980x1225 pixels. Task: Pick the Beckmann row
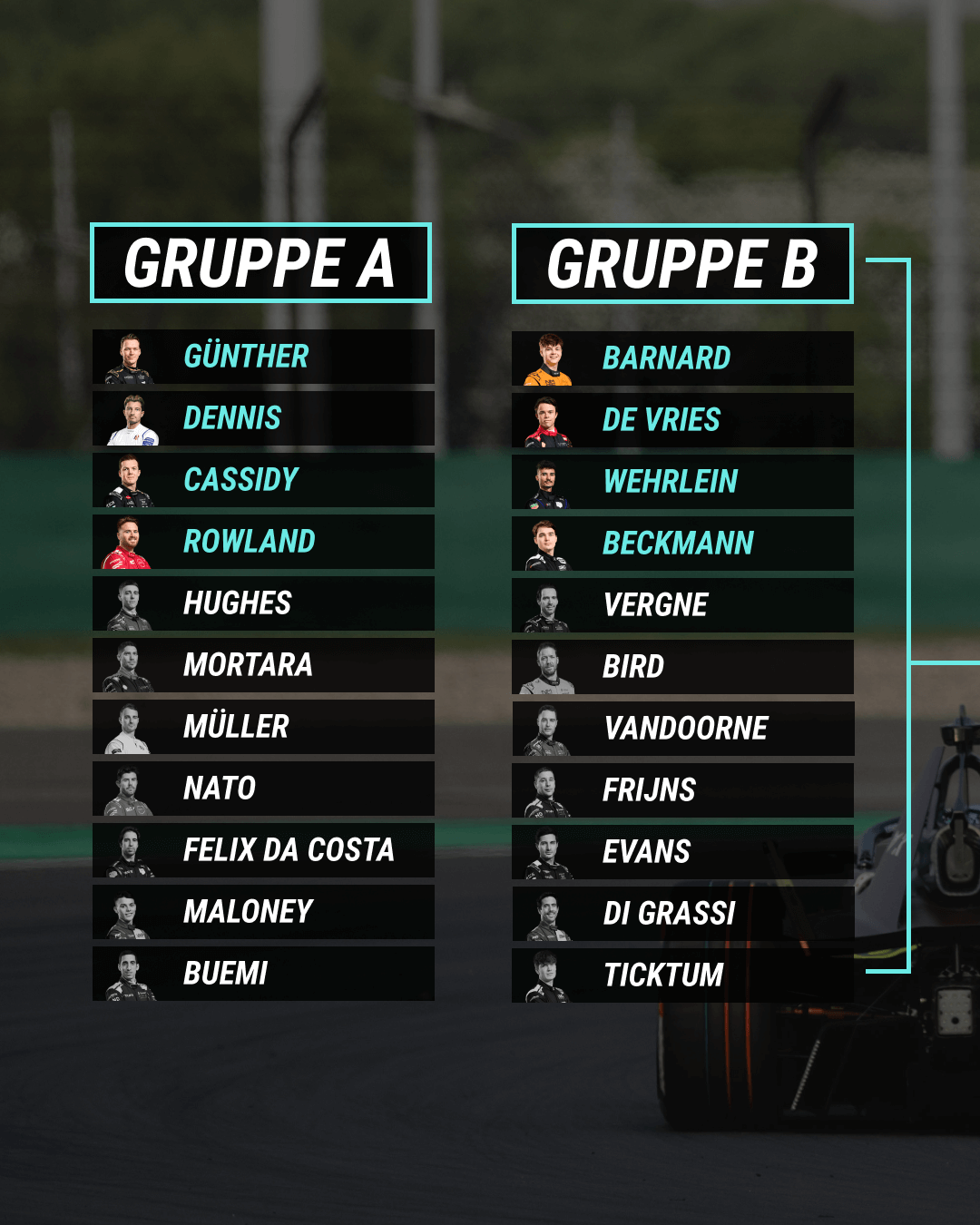(682, 544)
